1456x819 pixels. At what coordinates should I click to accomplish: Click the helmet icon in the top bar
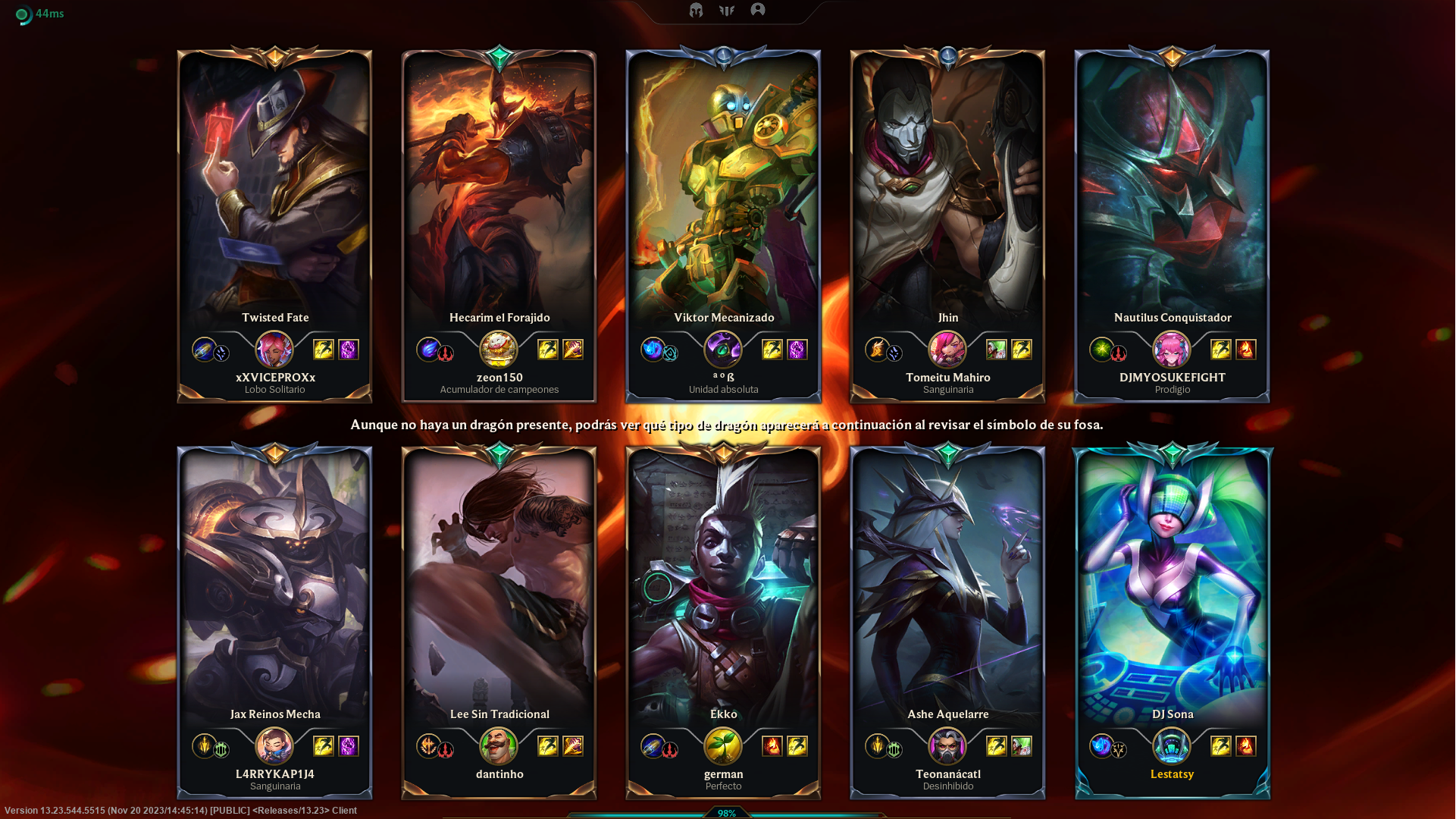click(x=696, y=10)
